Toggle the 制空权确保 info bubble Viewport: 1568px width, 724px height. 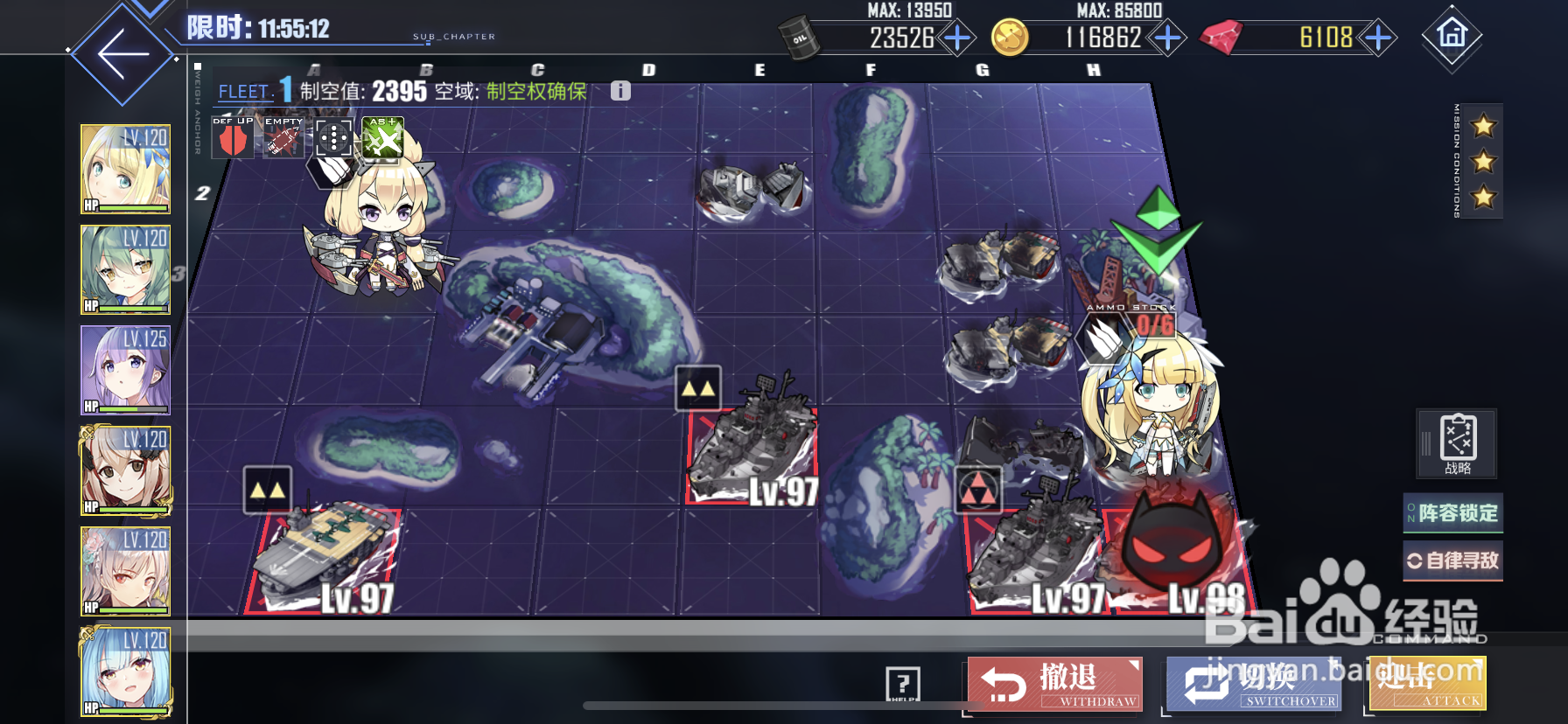coord(620,89)
